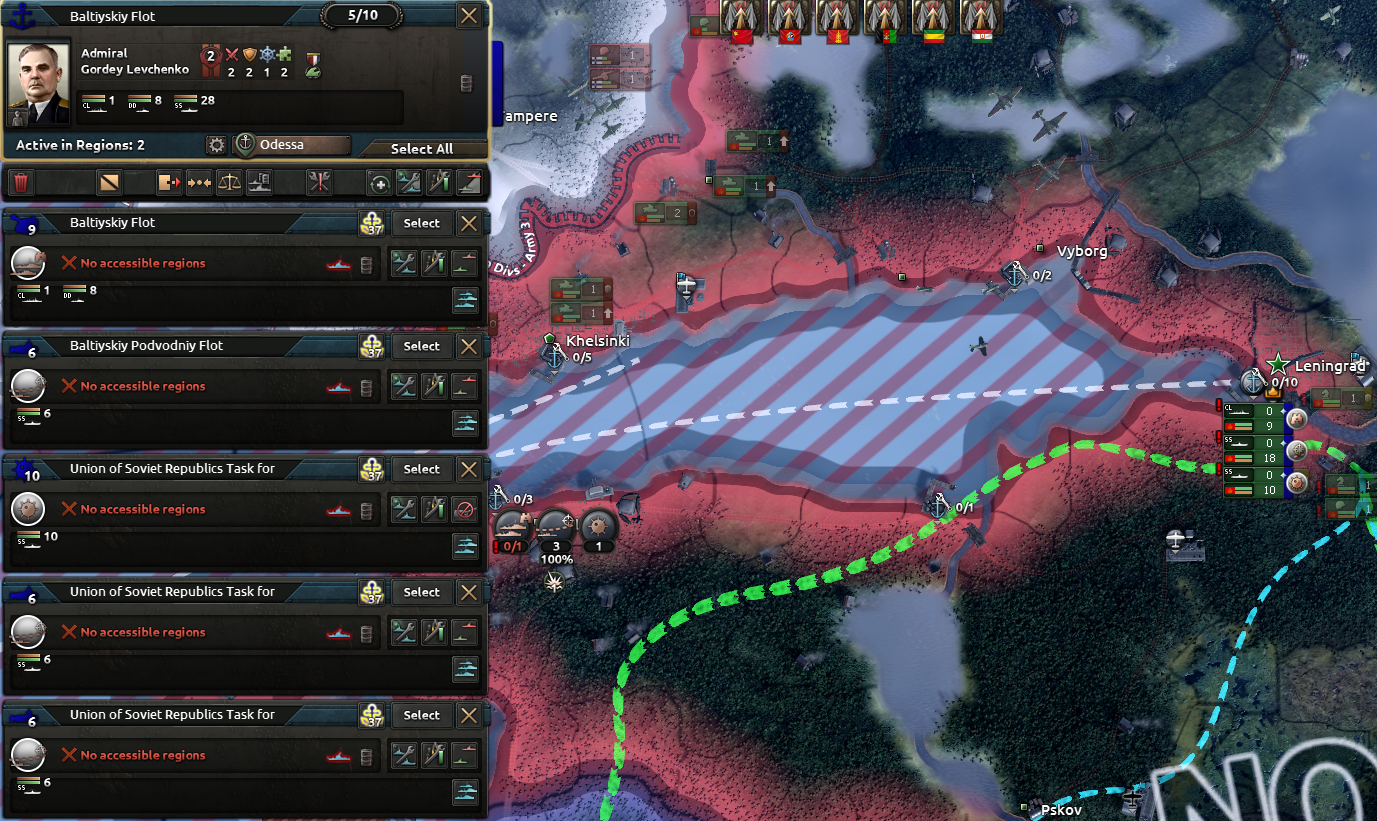Toggle always-repair for Baltiyskiy Podvodniy Flot
The height and width of the screenshot is (821, 1377).
coord(404,386)
